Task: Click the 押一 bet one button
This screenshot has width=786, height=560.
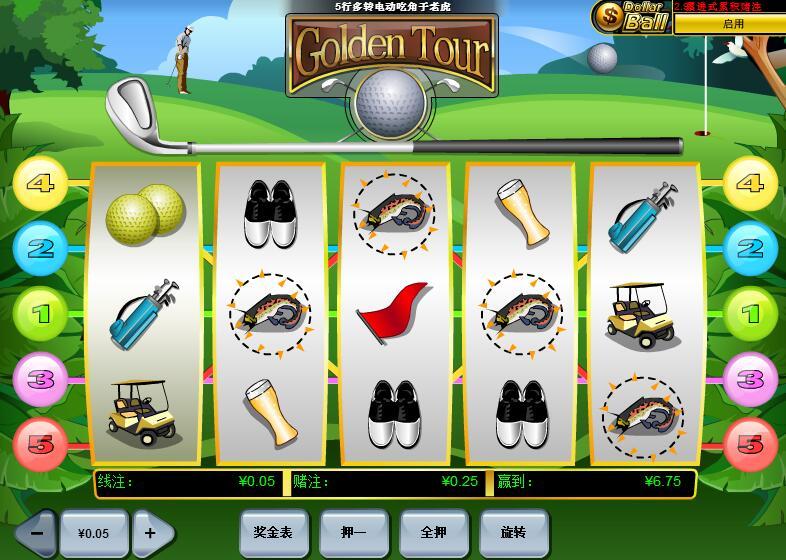Action: 353,533
